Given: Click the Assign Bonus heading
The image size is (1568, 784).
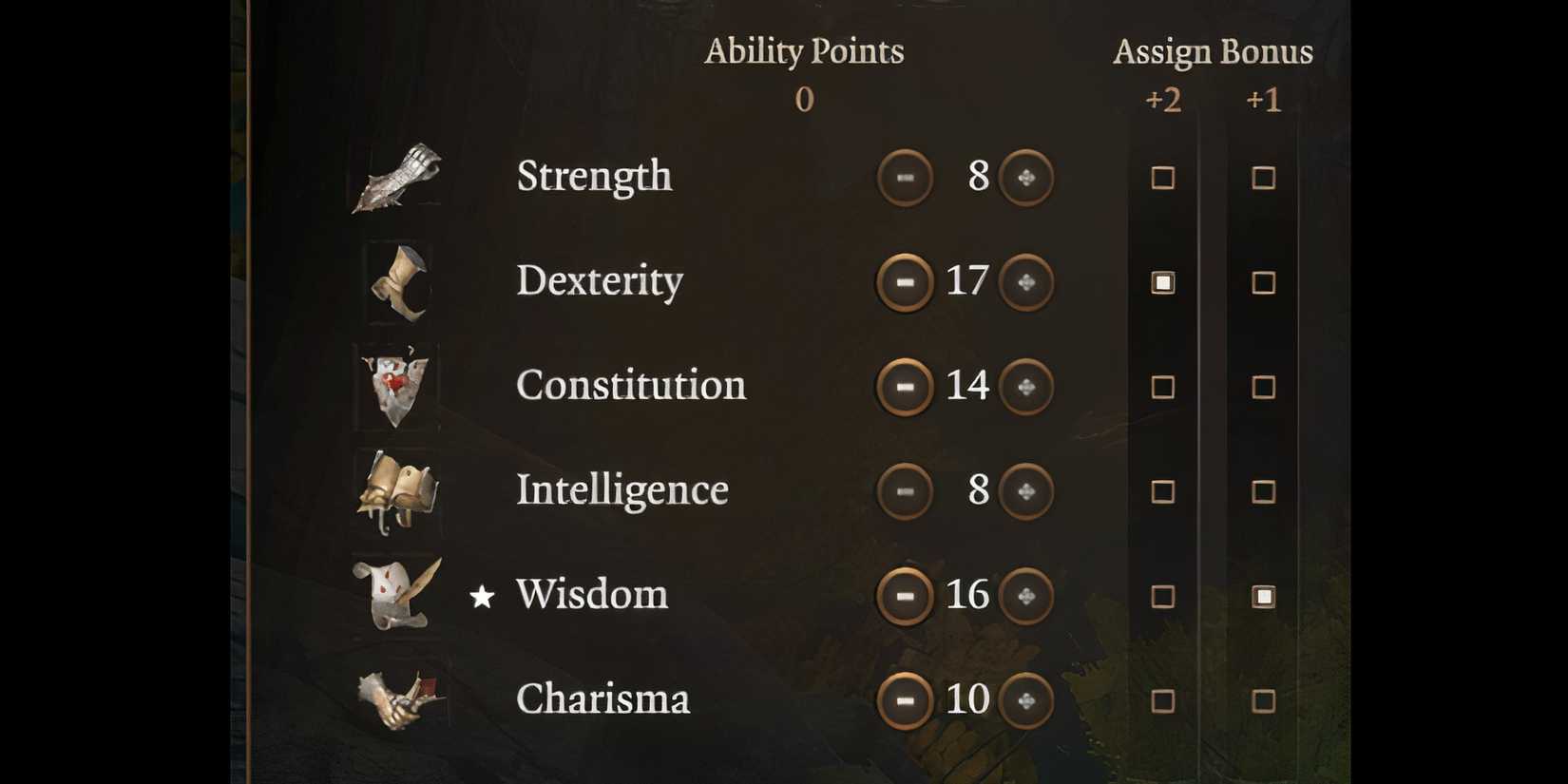Looking at the screenshot, I should point(1214,50).
